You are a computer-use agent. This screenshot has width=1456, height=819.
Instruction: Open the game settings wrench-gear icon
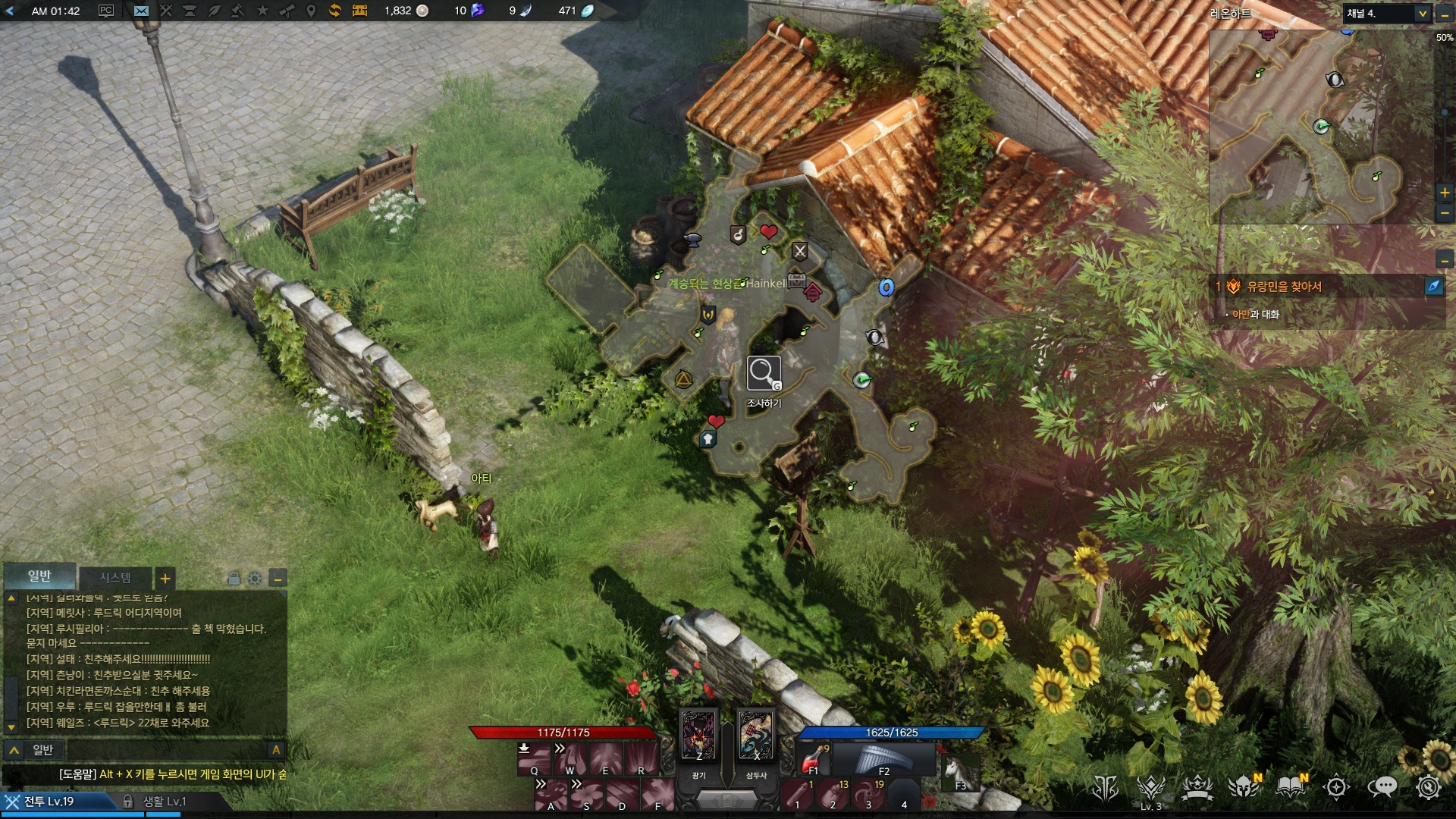tap(1428, 787)
